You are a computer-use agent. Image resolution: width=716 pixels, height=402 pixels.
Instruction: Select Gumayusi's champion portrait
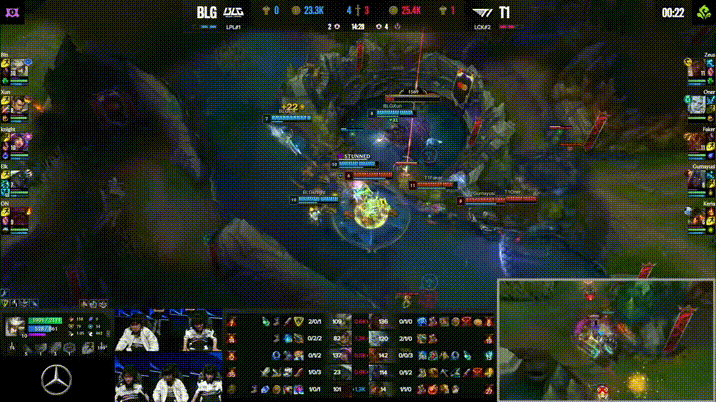point(696,179)
